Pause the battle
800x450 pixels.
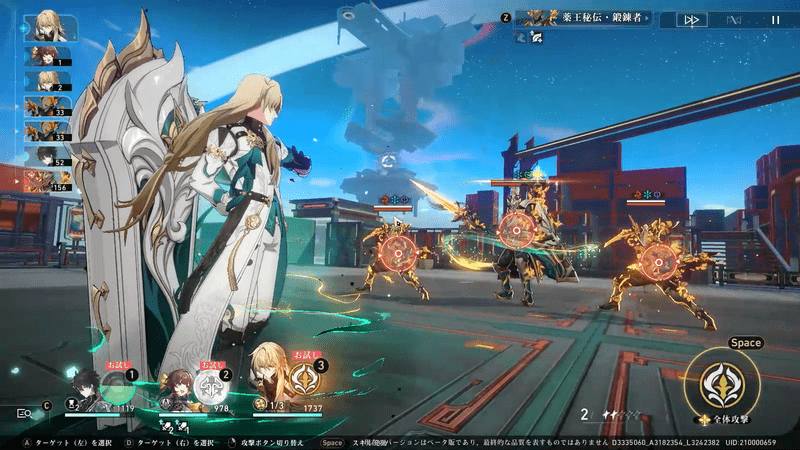click(775, 19)
